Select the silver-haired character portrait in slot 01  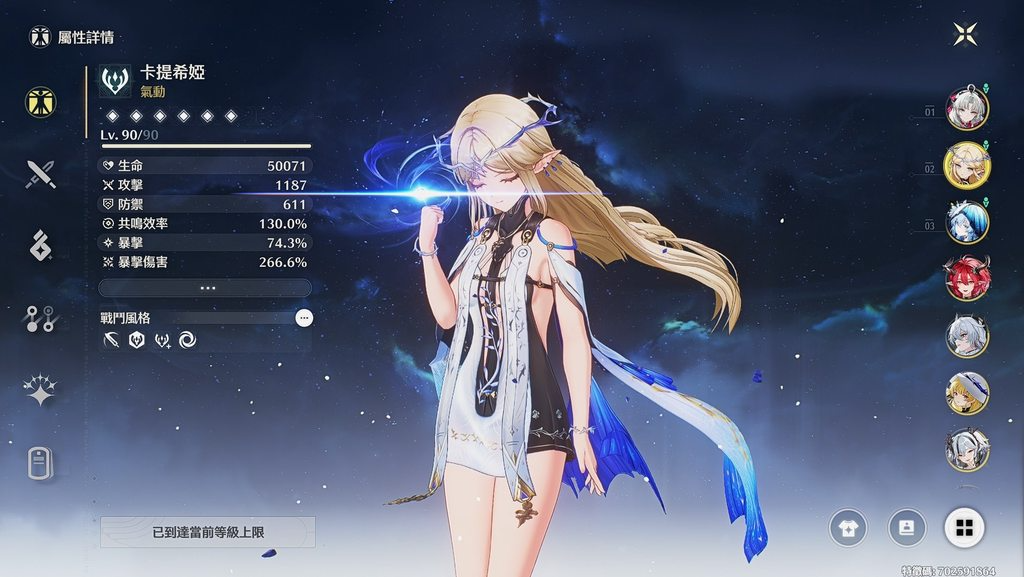pos(967,109)
